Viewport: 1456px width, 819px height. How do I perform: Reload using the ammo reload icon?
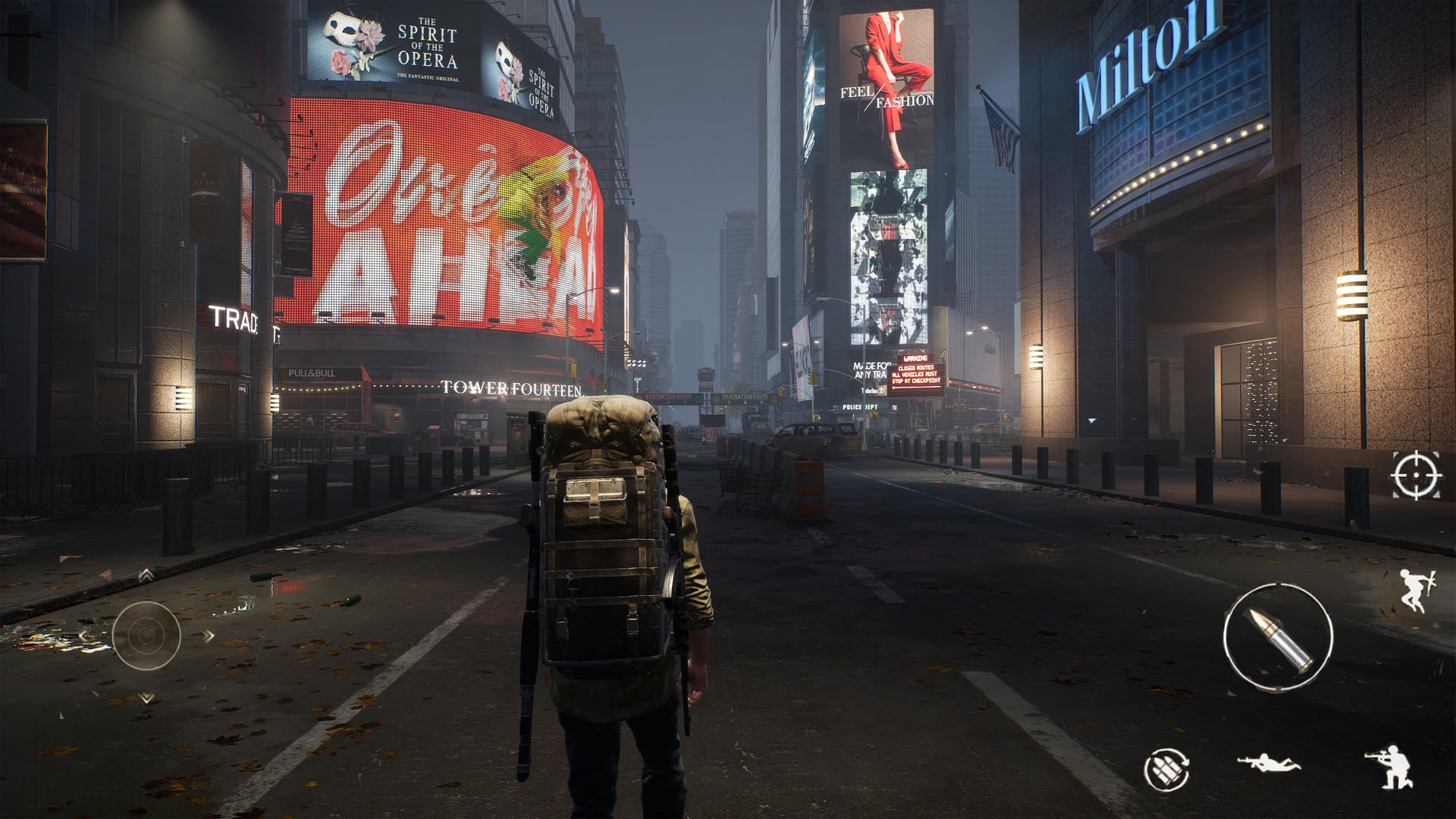coord(1167,770)
